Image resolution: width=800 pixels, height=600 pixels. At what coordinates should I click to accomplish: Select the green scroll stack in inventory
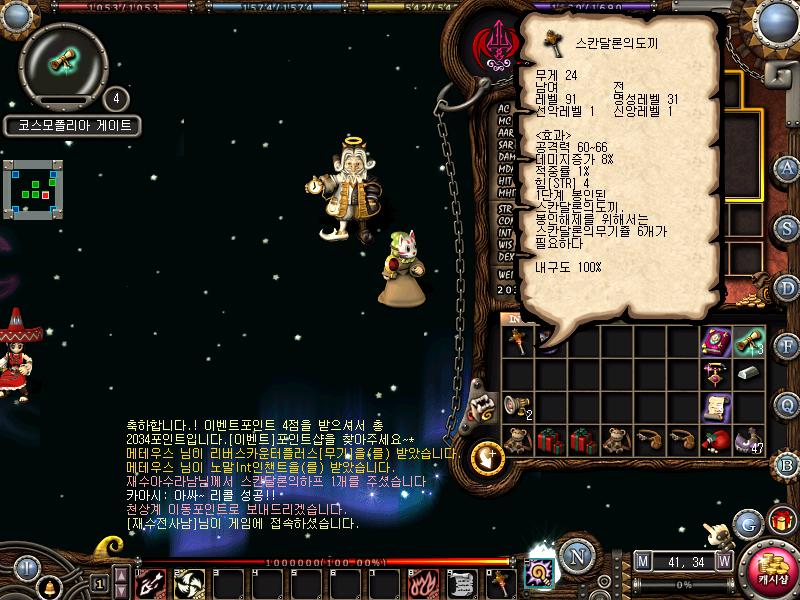[x=748, y=341]
